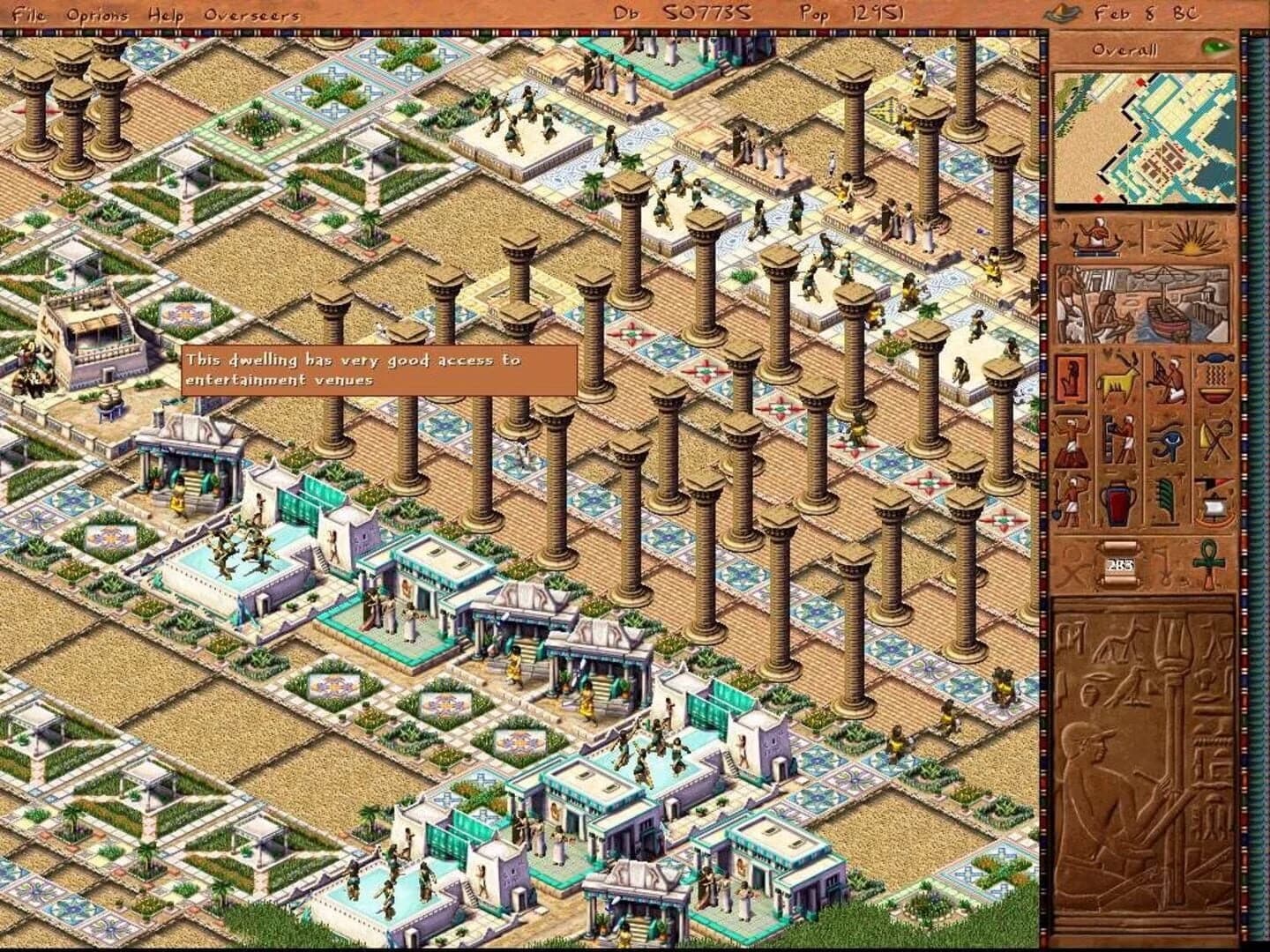
Task: Open the religion menu via the Eye of Horus
Action: click(x=1168, y=437)
